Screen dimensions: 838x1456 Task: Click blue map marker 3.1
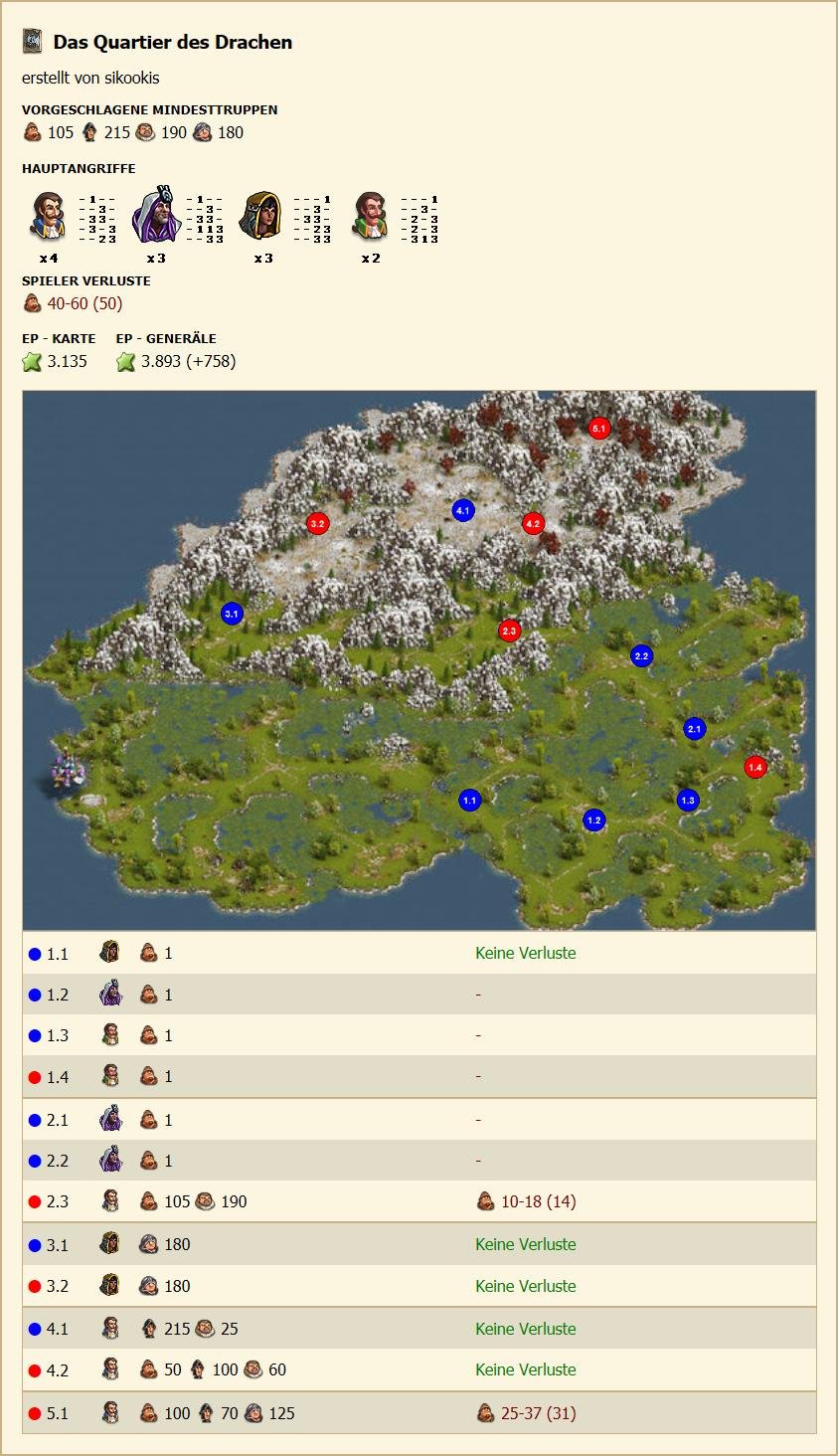[x=232, y=614]
